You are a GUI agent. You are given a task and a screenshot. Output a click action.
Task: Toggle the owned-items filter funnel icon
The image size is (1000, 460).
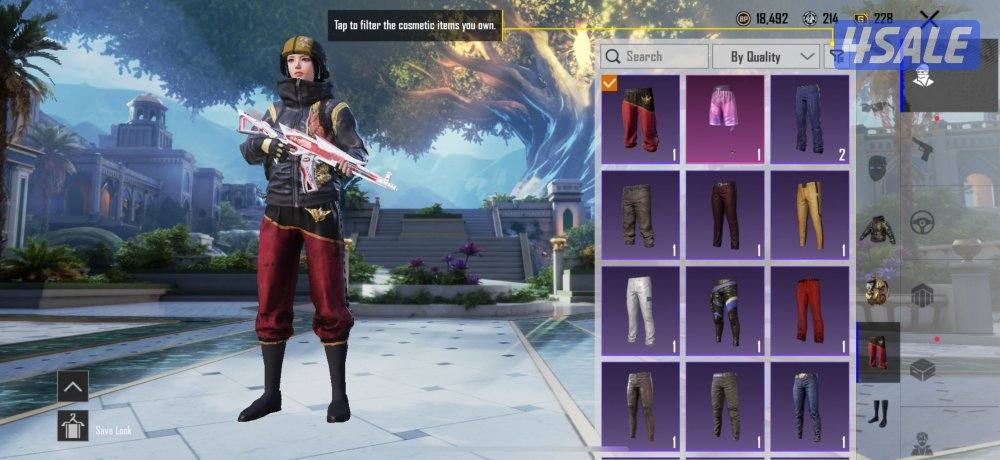point(836,56)
